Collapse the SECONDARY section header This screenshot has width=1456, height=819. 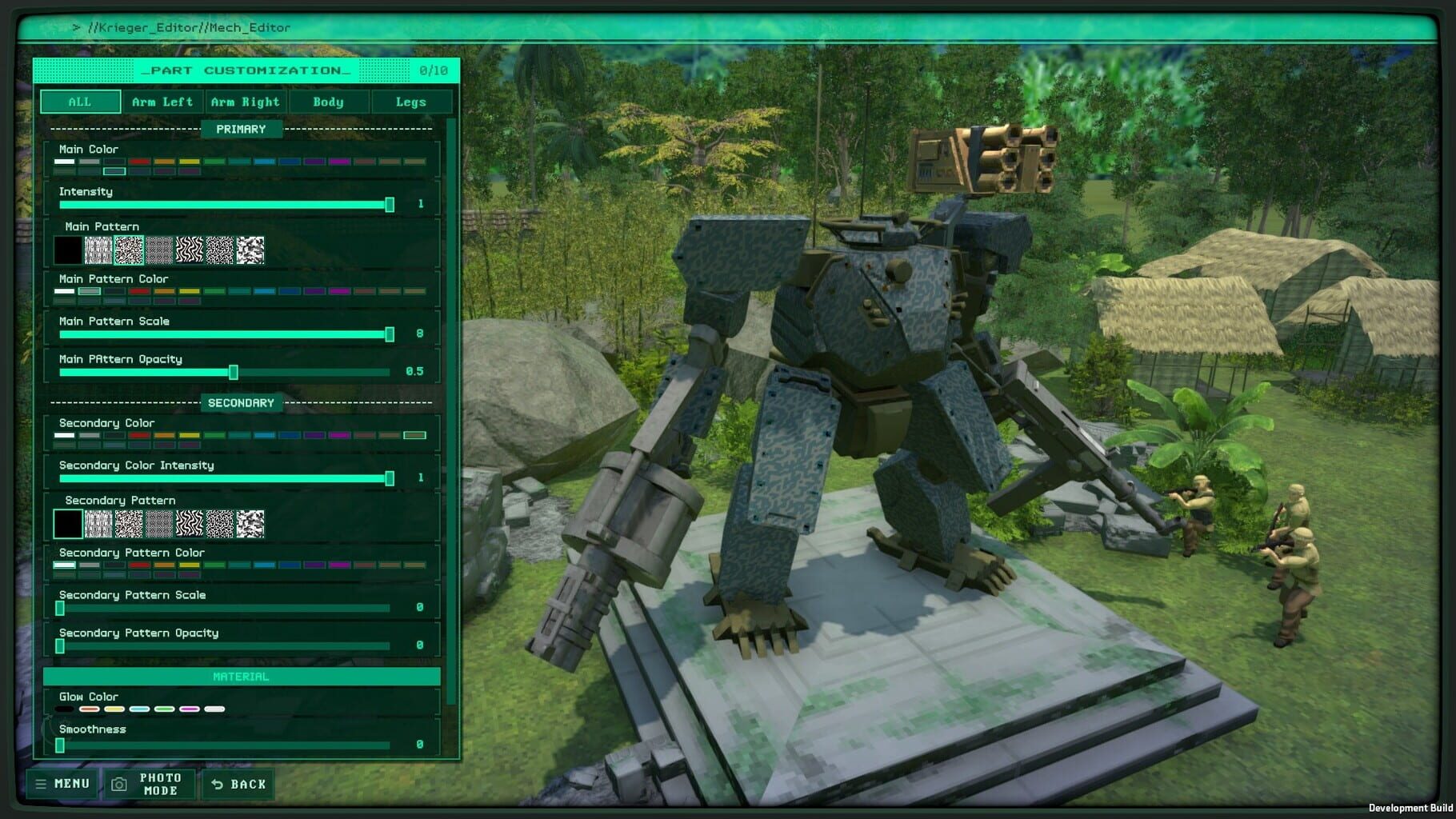(x=242, y=403)
